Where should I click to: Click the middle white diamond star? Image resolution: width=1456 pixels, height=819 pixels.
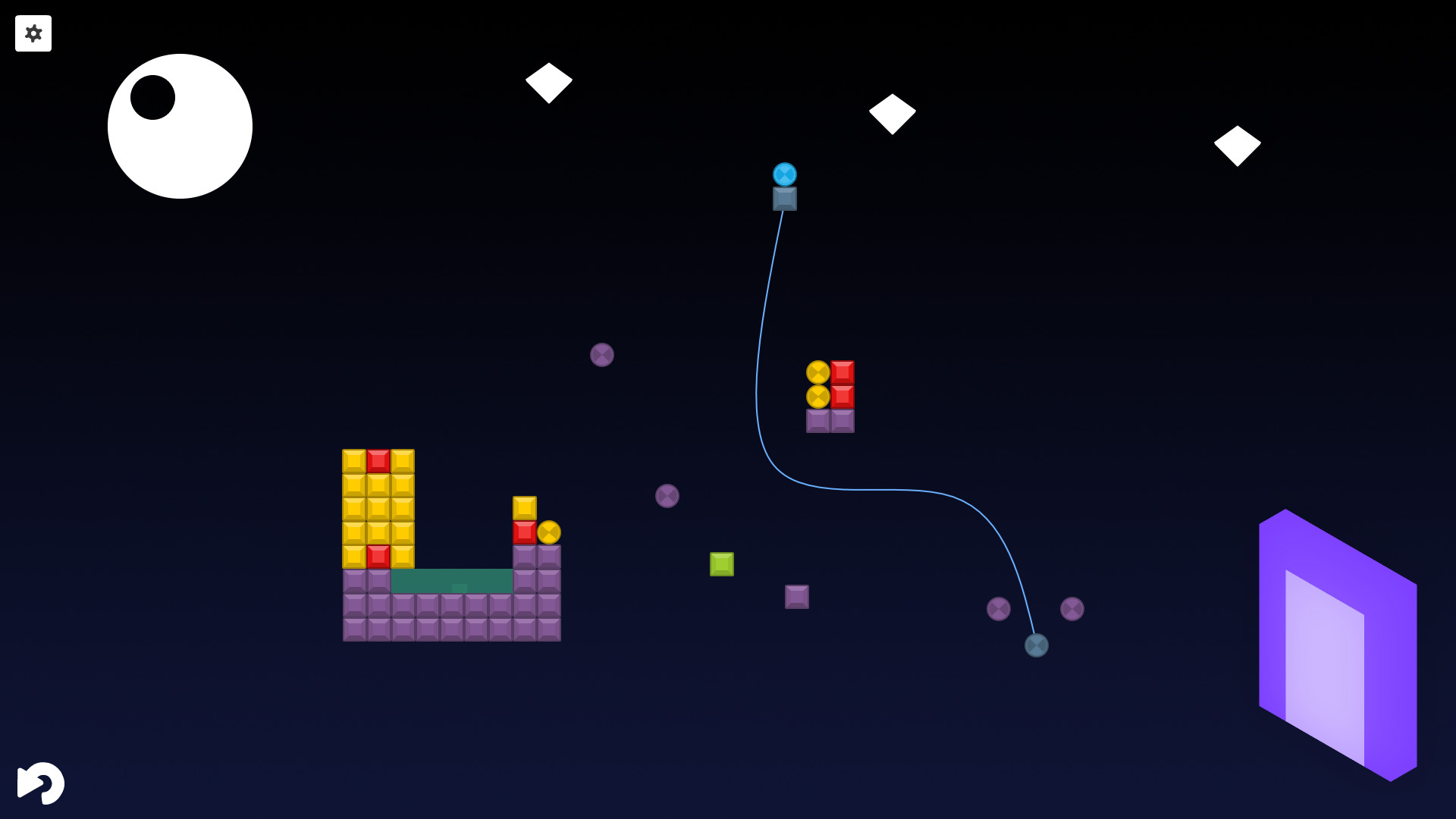coord(894,112)
